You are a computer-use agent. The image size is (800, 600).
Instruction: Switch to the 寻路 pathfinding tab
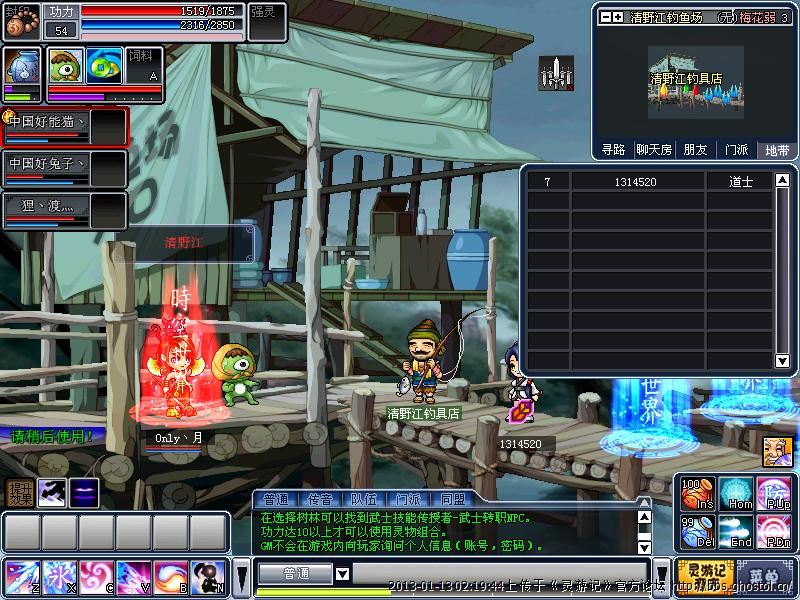click(x=613, y=149)
